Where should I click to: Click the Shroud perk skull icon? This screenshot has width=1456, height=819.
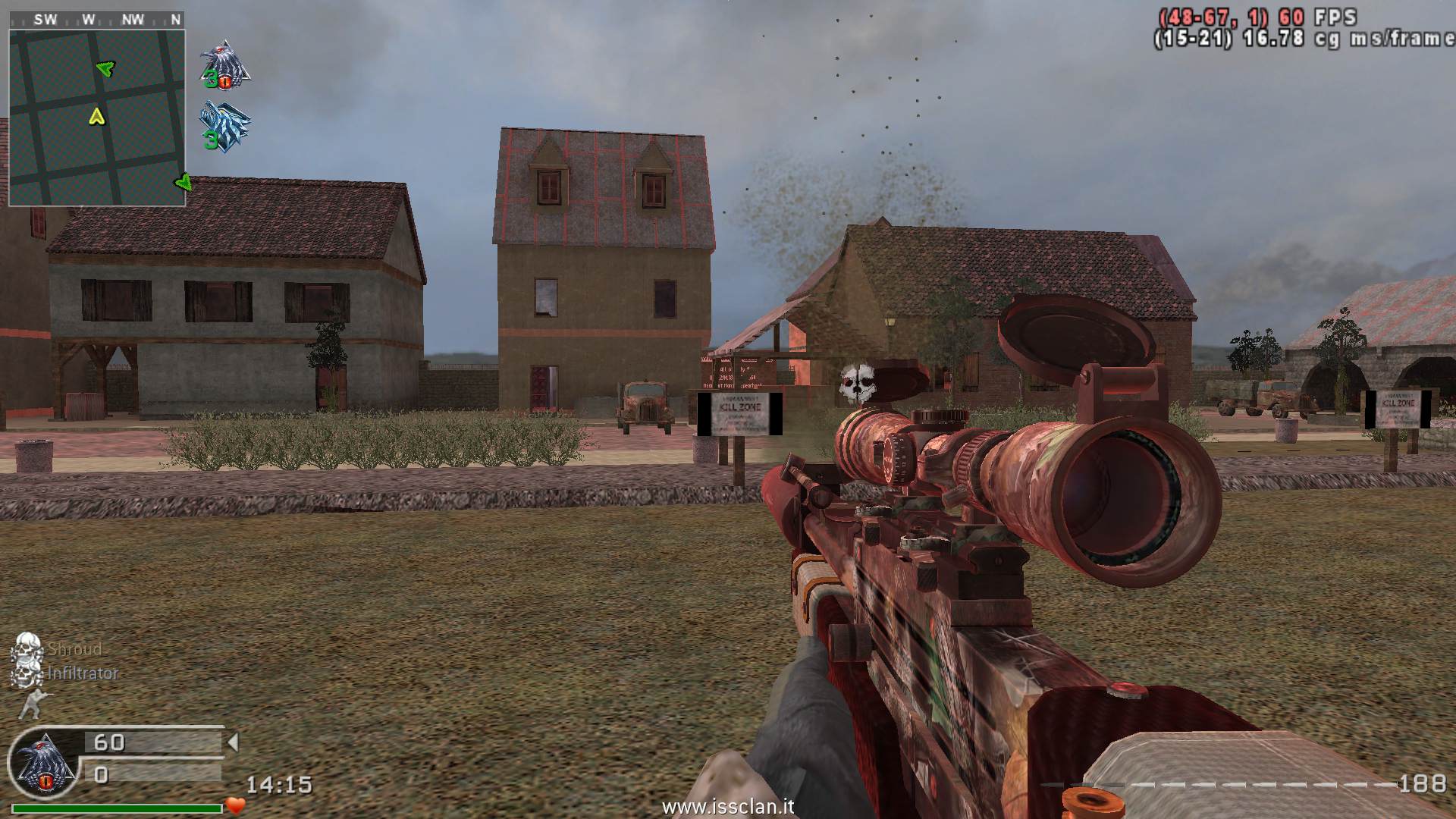tap(27, 648)
